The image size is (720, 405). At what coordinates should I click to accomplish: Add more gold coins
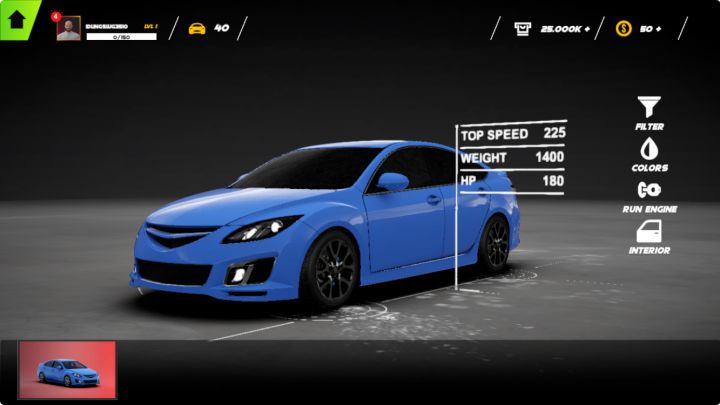[651, 29]
